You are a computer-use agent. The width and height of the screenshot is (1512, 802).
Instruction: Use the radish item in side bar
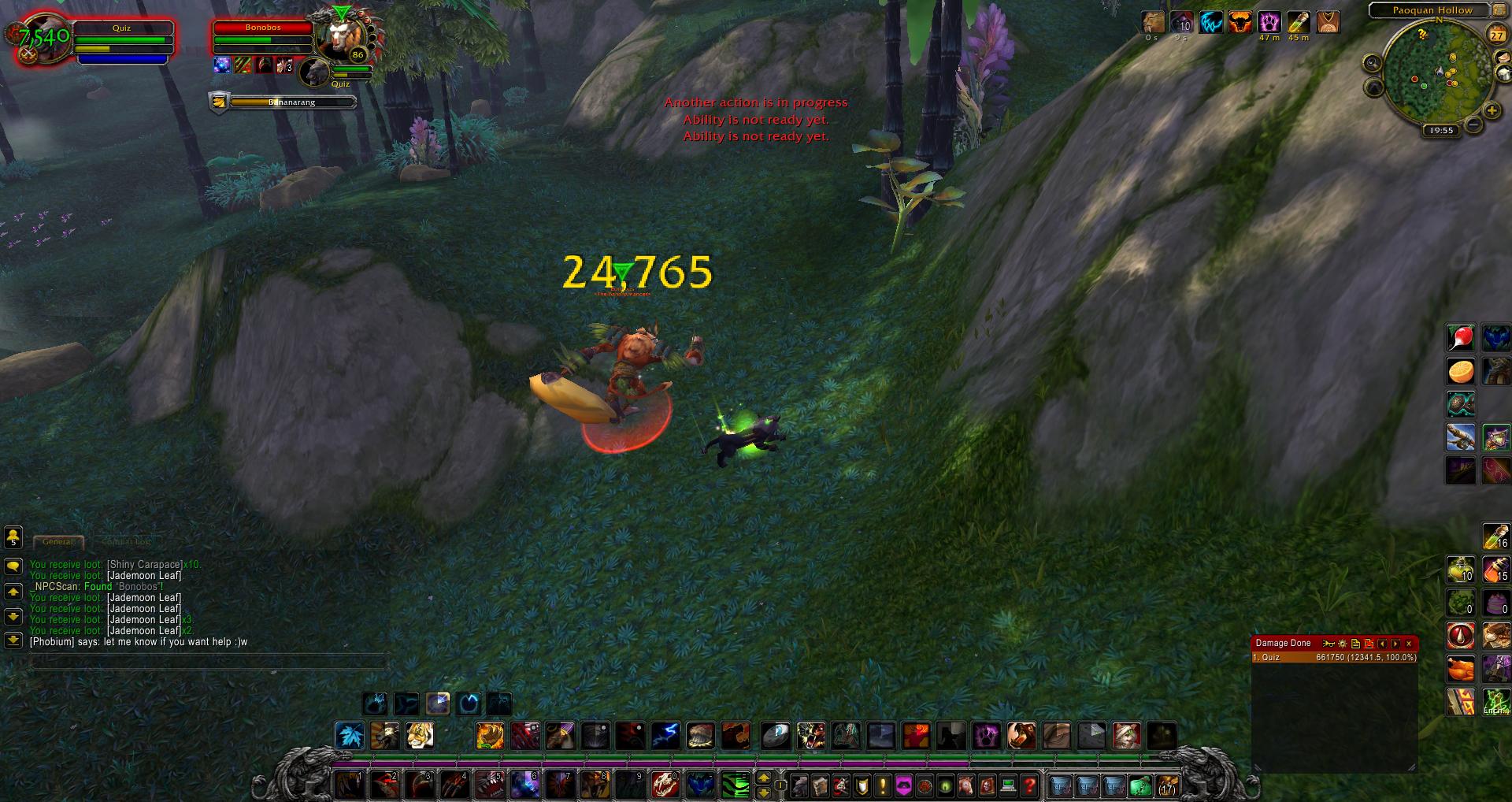pos(1461,338)
